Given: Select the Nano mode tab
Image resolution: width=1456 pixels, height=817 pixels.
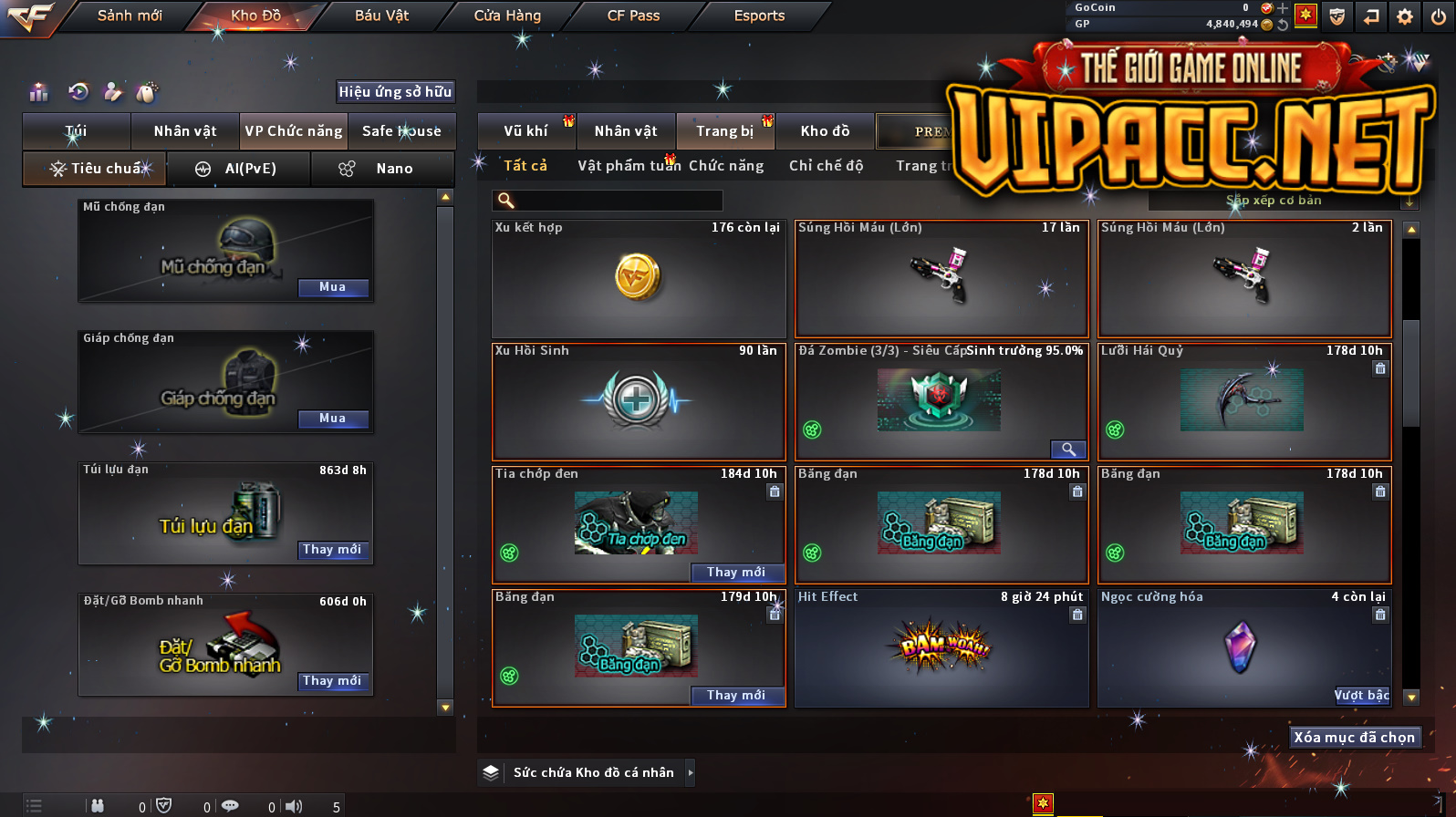Looking at the screenshot, I should tap(383, 169).
